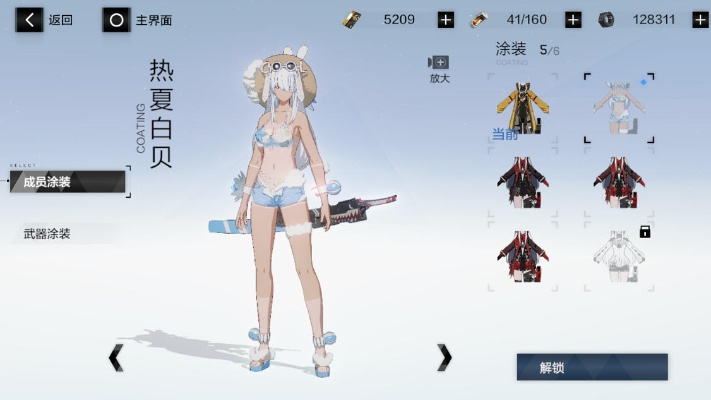The image size is (711, 400).
Task: Switch to the 武器涂装 tab
Action: [x=60, y=233]
